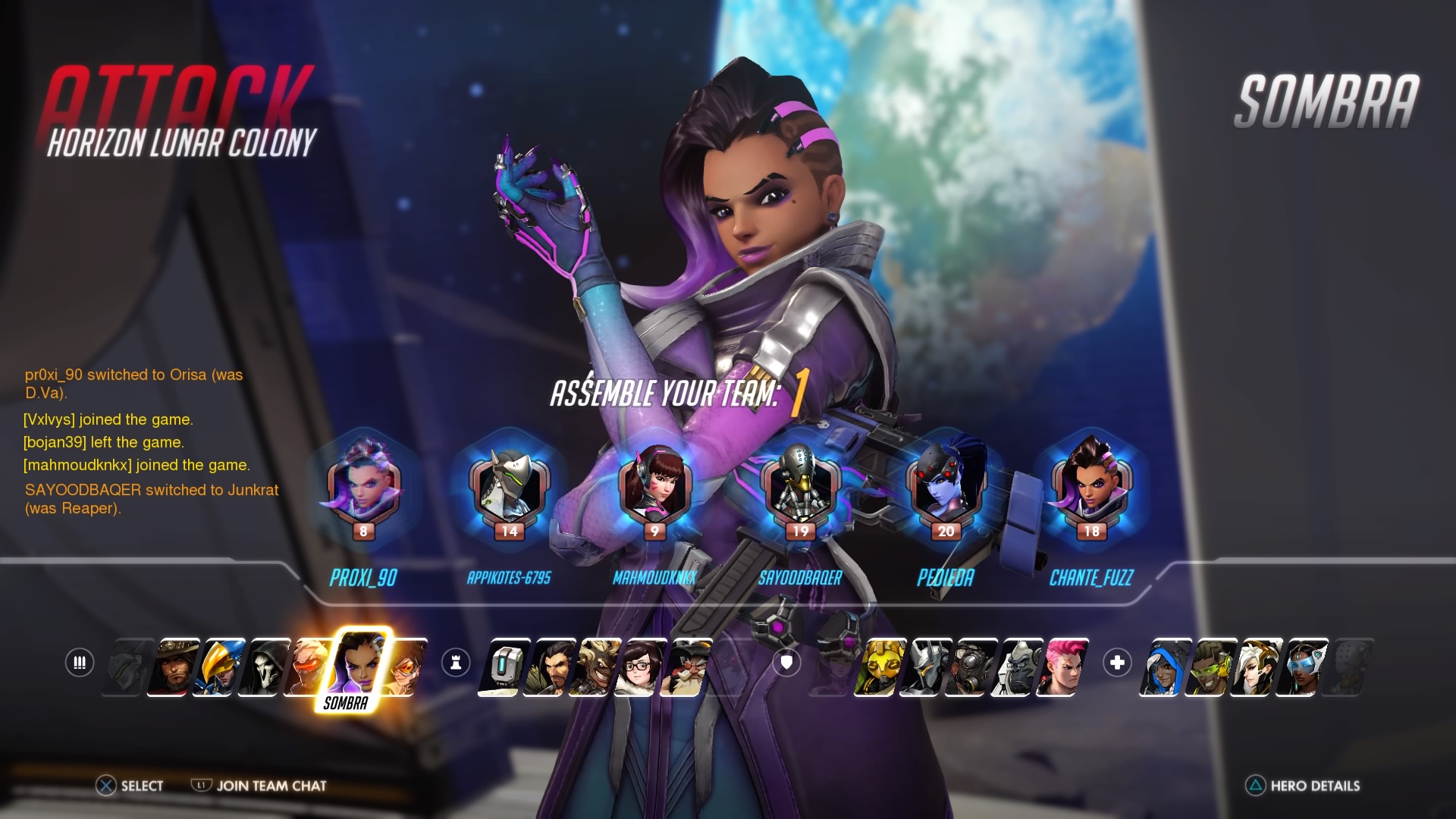Choose Bastion's robot portrait

(504, 667)
